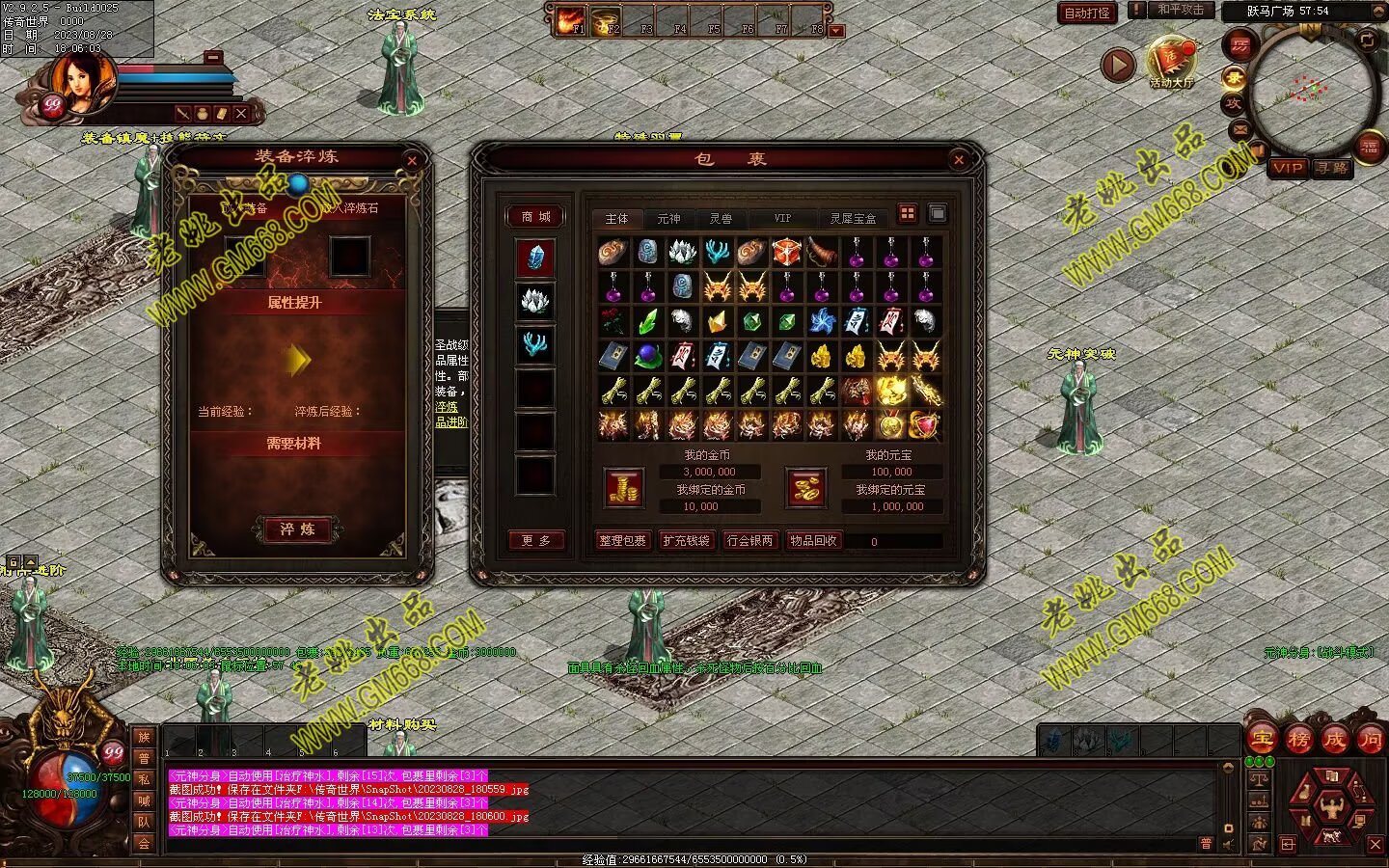1389x868 pixels.
Task: Open the 灵犀宝盒 tab
Action: pos(853,219)
